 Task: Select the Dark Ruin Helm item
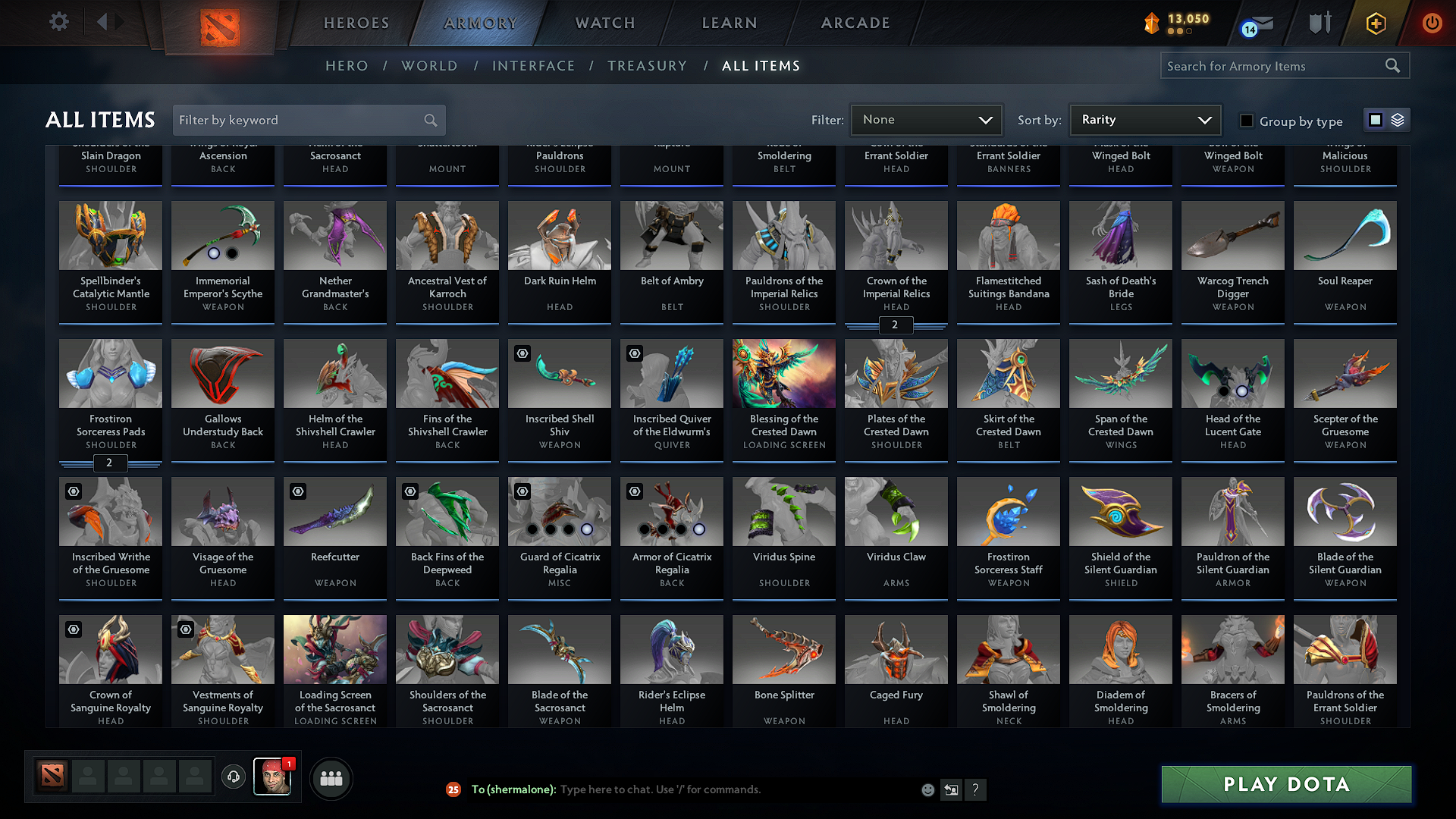(559, 250)
